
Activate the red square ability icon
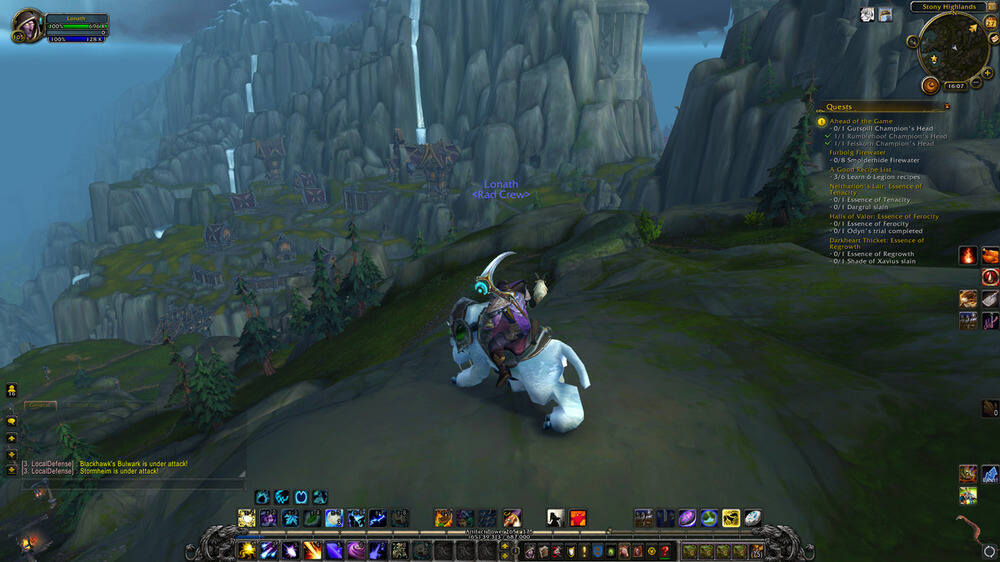(578, 517)
